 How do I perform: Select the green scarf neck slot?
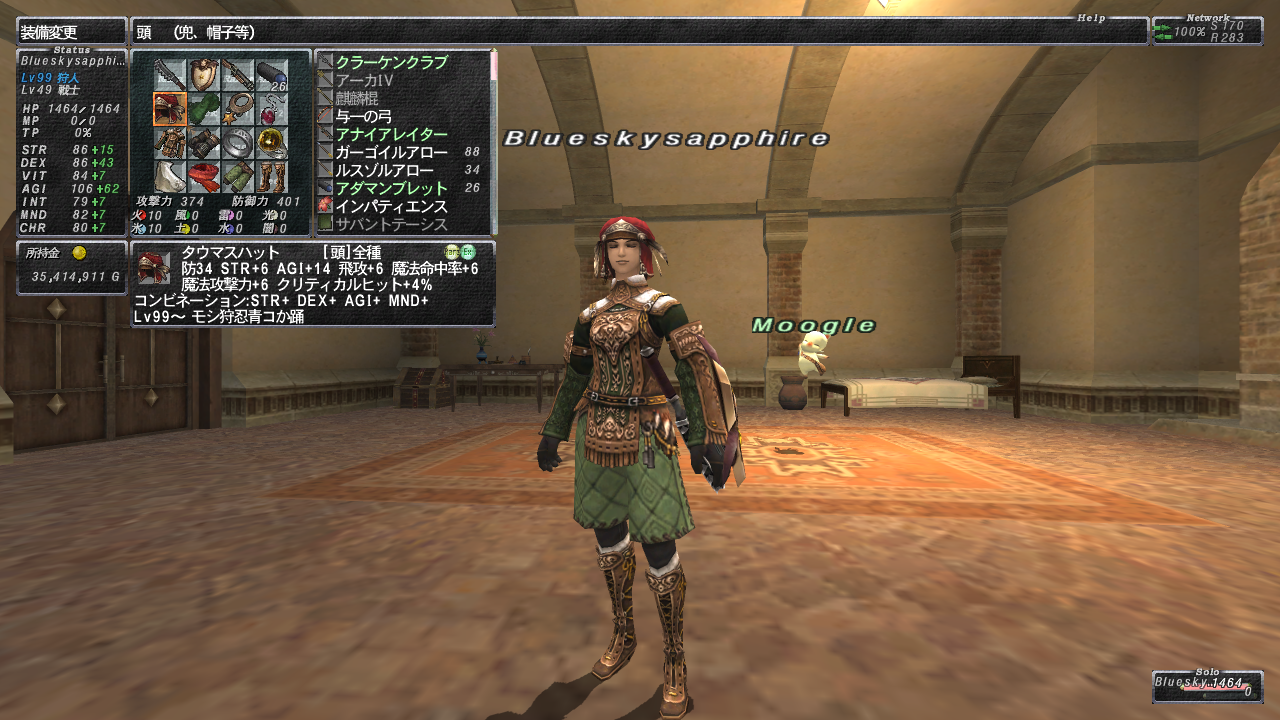coord(204,108)
